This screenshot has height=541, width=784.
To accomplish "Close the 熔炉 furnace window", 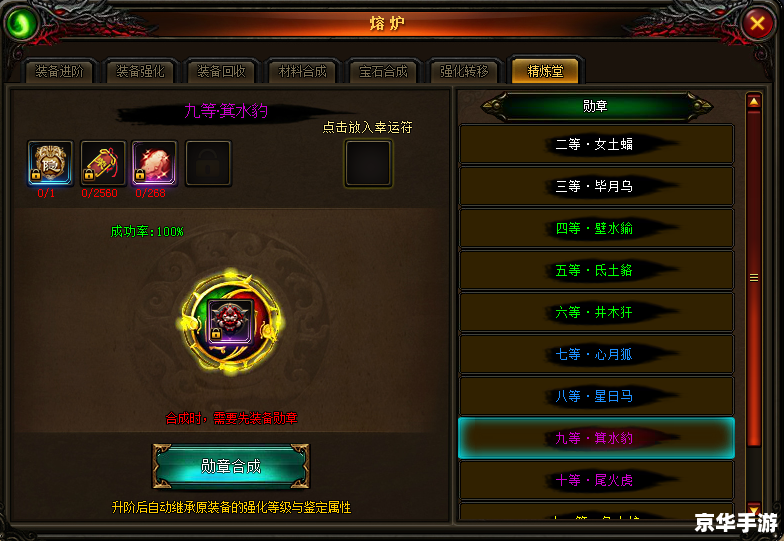I will coord(758,24).
